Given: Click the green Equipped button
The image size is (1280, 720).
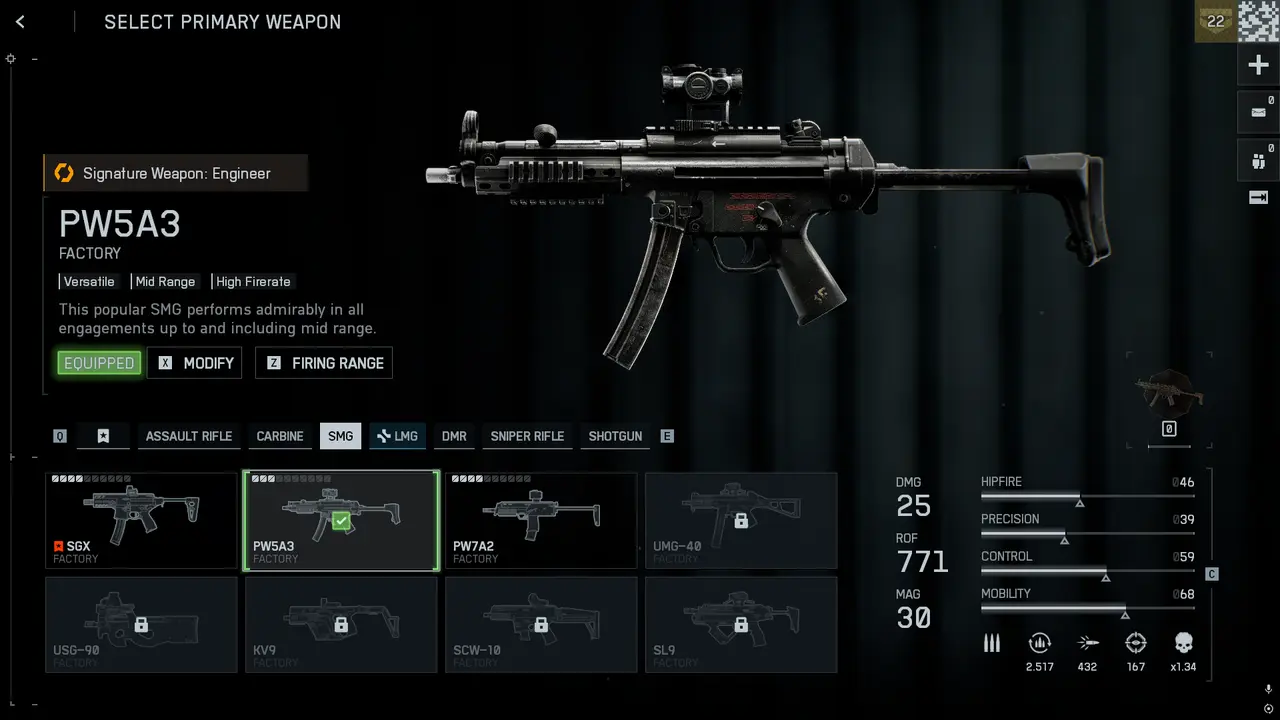Looking at the screenshot, I should coord(99,363).
